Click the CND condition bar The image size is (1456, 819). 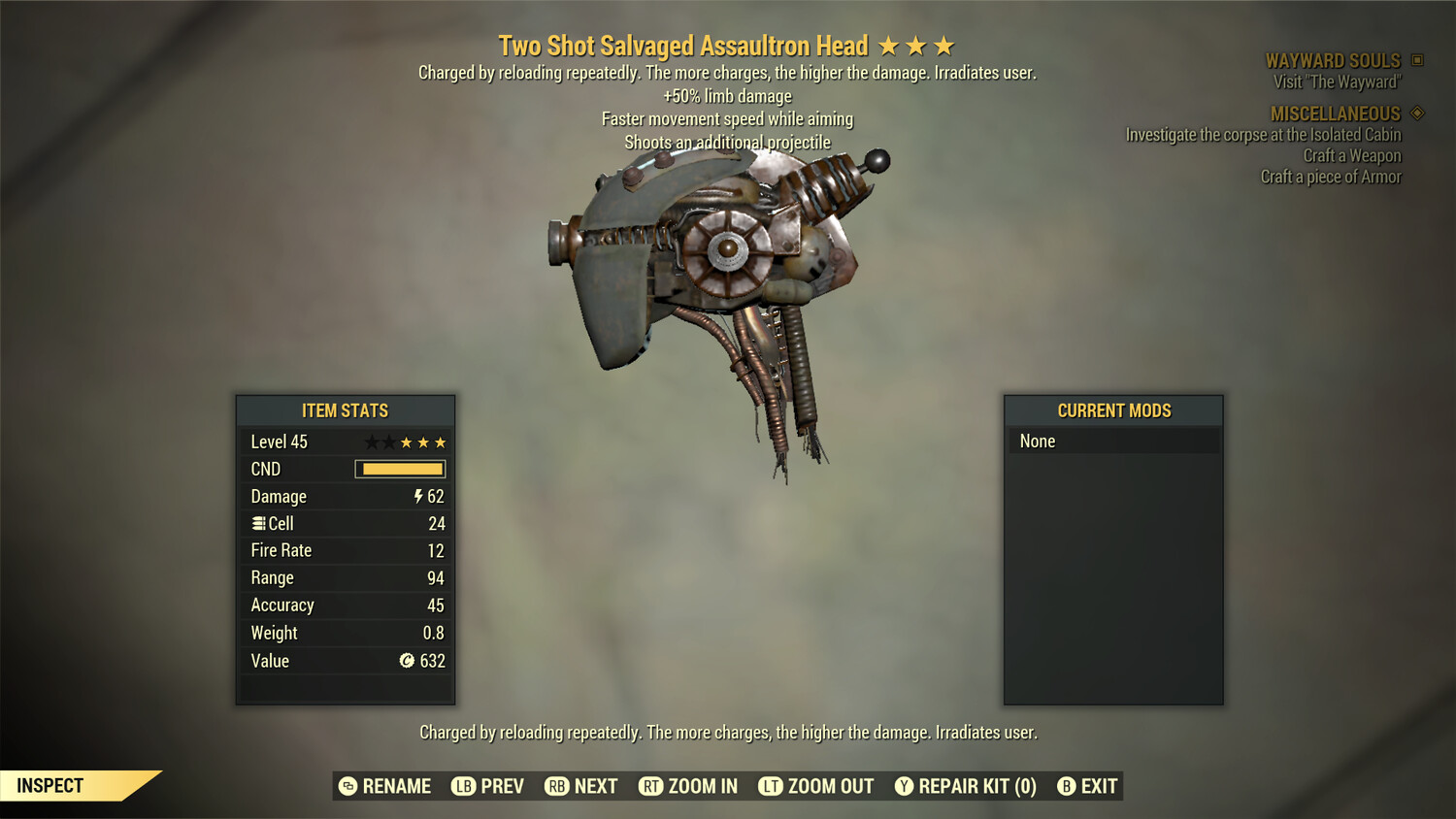[400, 469]
